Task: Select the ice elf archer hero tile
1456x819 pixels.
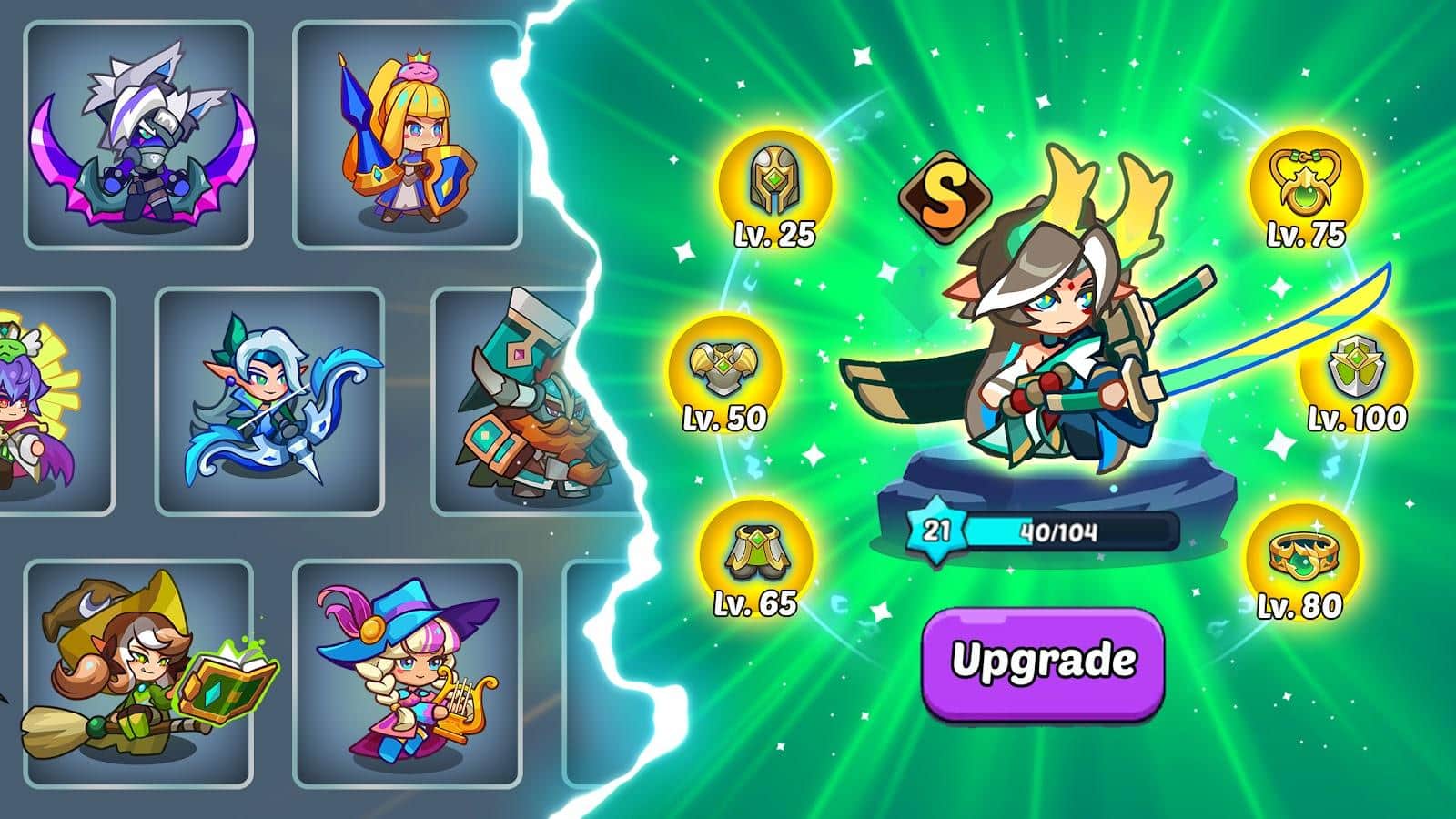Action: click(270, 401)
